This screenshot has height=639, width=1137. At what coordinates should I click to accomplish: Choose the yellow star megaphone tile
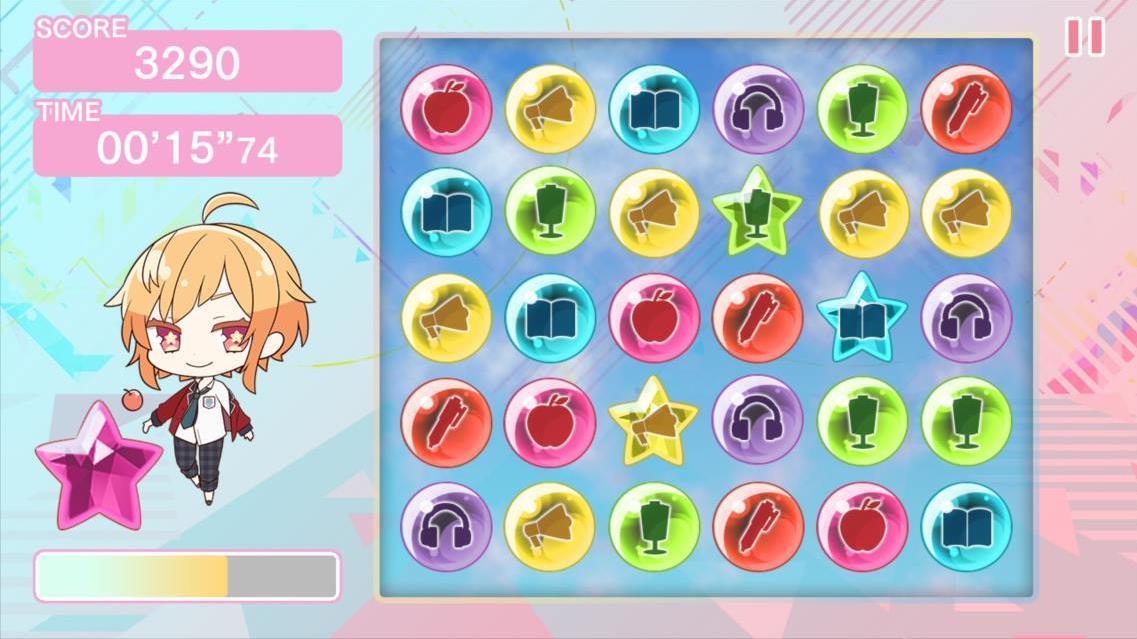(x=653, y=421)
